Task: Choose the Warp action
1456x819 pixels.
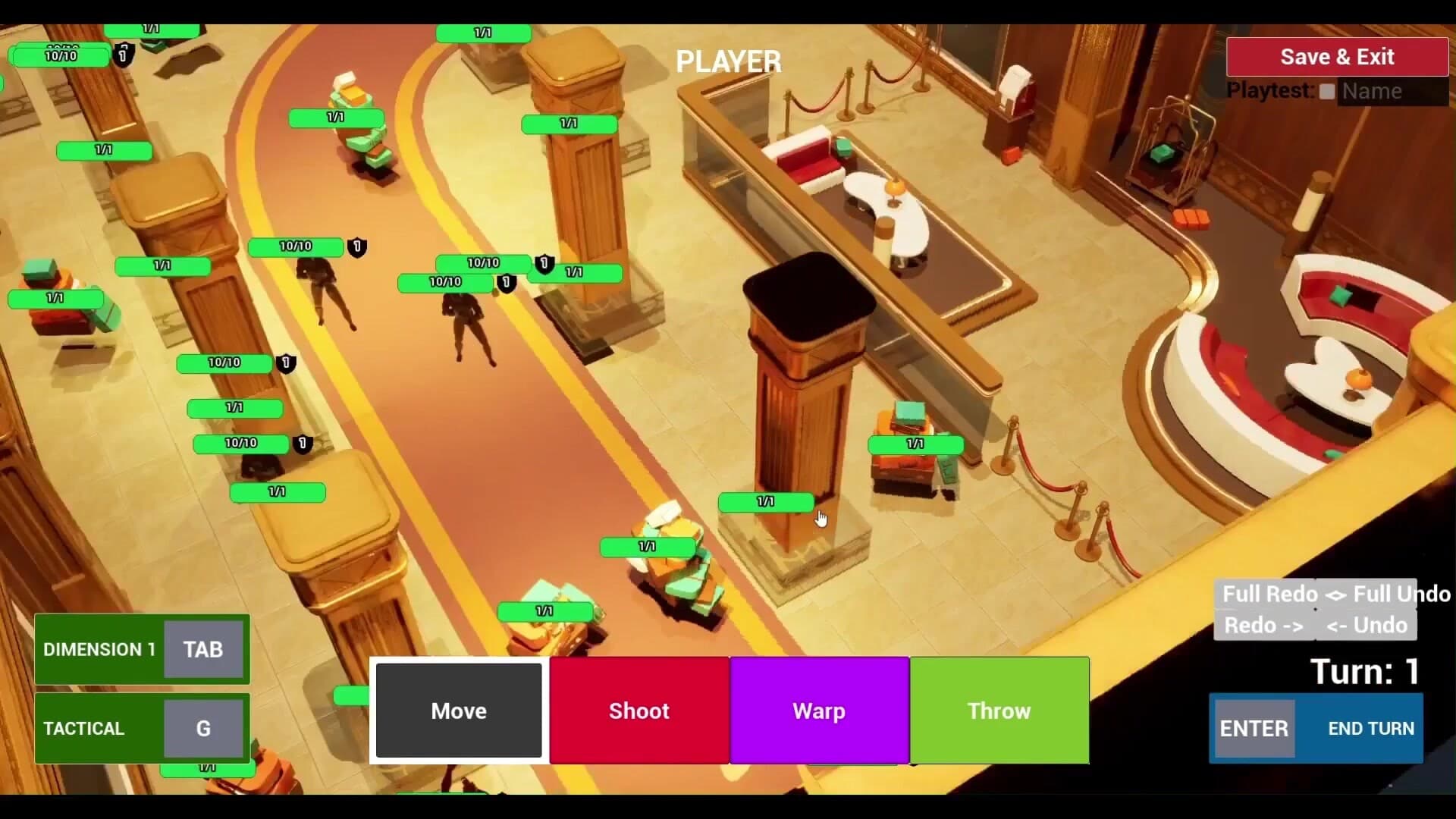Action: point(819,711)
